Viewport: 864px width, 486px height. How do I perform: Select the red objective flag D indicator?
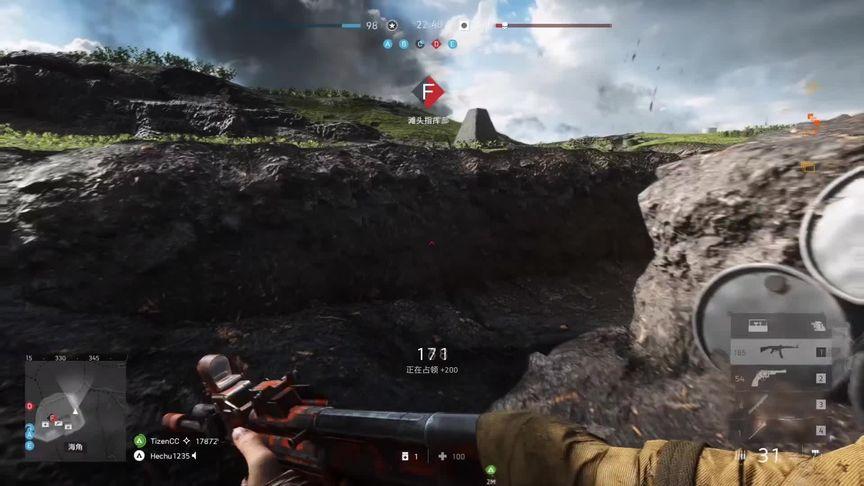click(x=436, y=44)
